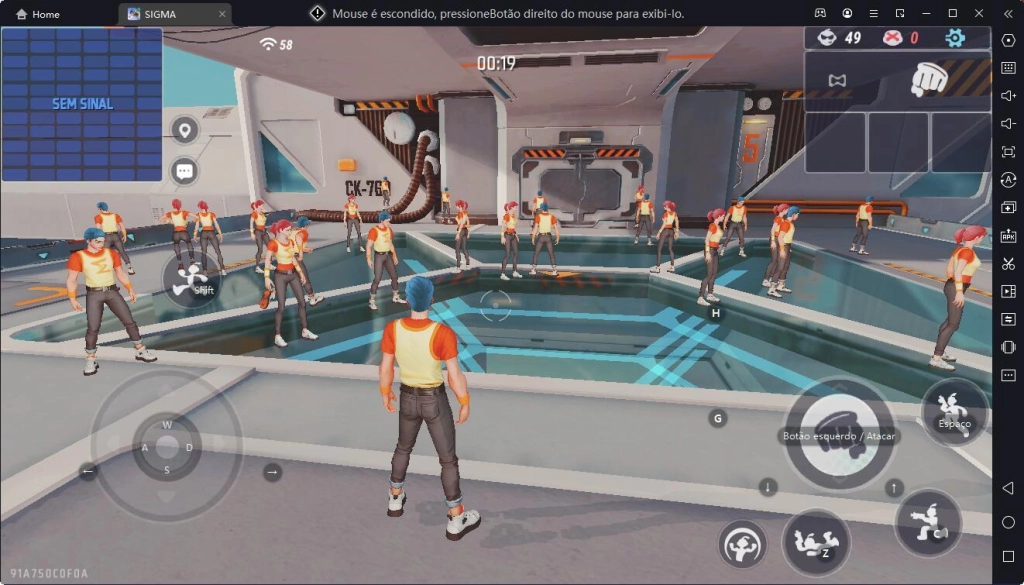The image size is (1024, 585).
Task: Open the blue gear settings icon
Action: pos(955,38)
